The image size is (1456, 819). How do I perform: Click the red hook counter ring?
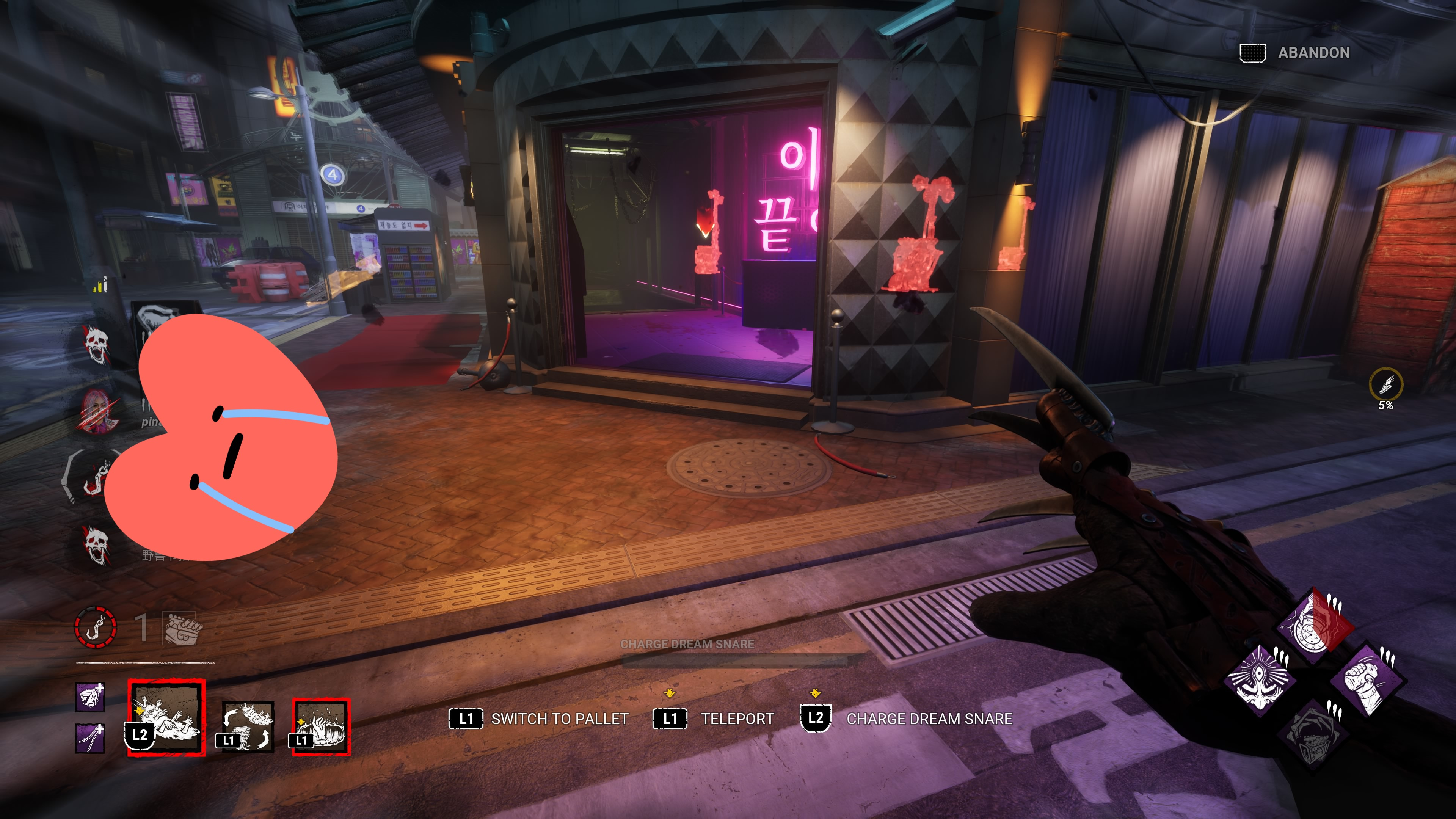96,627
